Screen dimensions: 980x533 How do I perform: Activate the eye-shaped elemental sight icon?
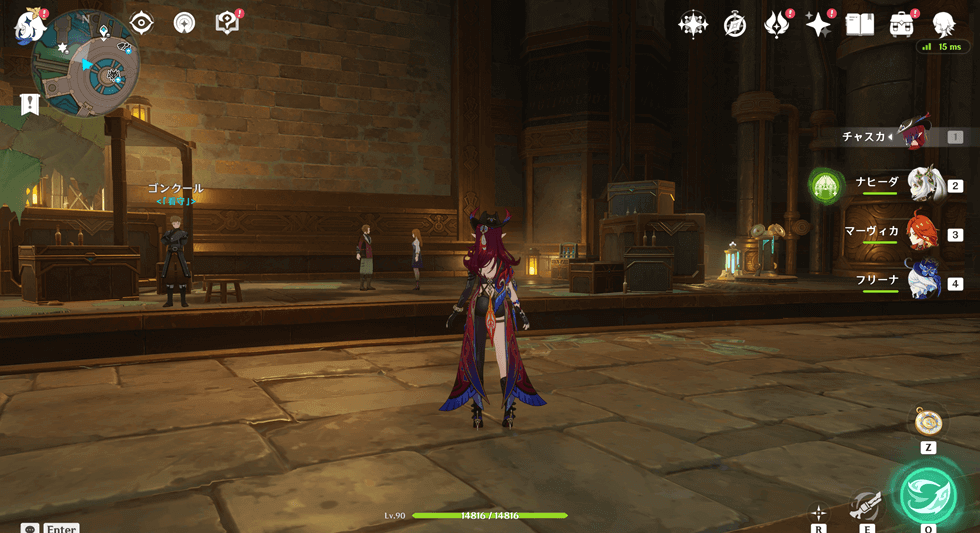point(141,23)
